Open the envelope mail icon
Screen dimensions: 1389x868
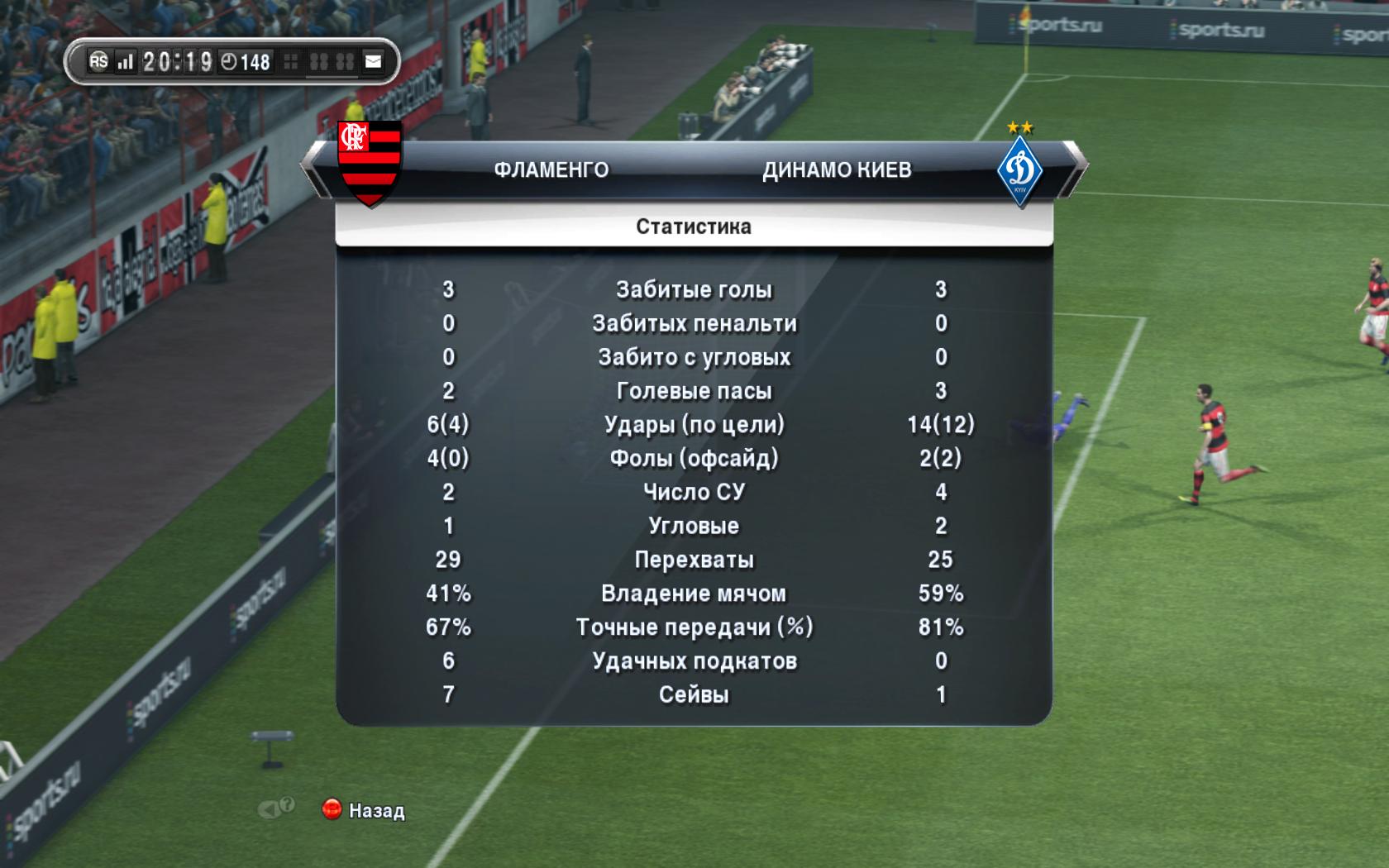click(x=374, y=61)
